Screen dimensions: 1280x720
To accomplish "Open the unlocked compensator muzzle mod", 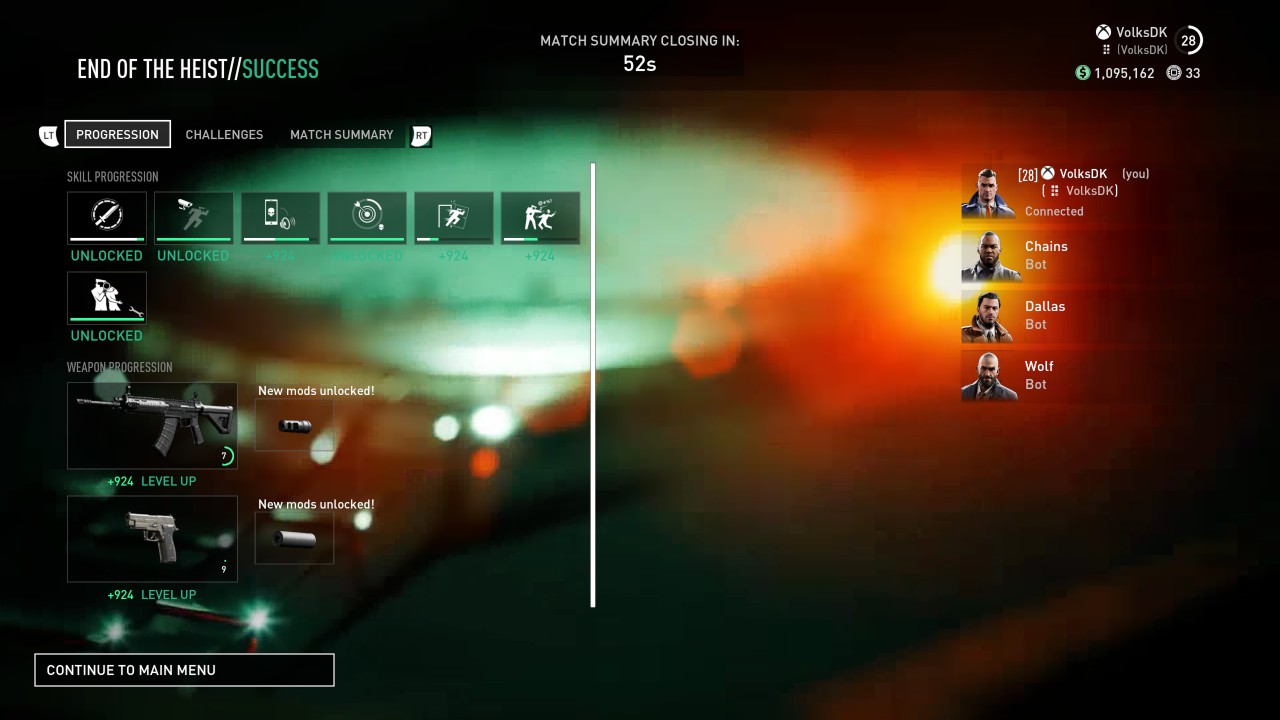I will coord(294,425).
